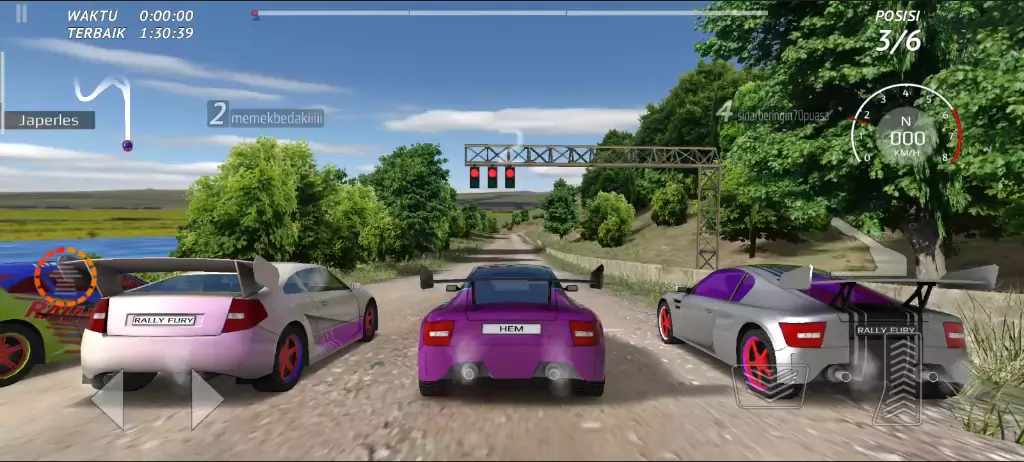
Task: Steer right with the right arrow
Action: pyautogui.click(x=206, y=399)
